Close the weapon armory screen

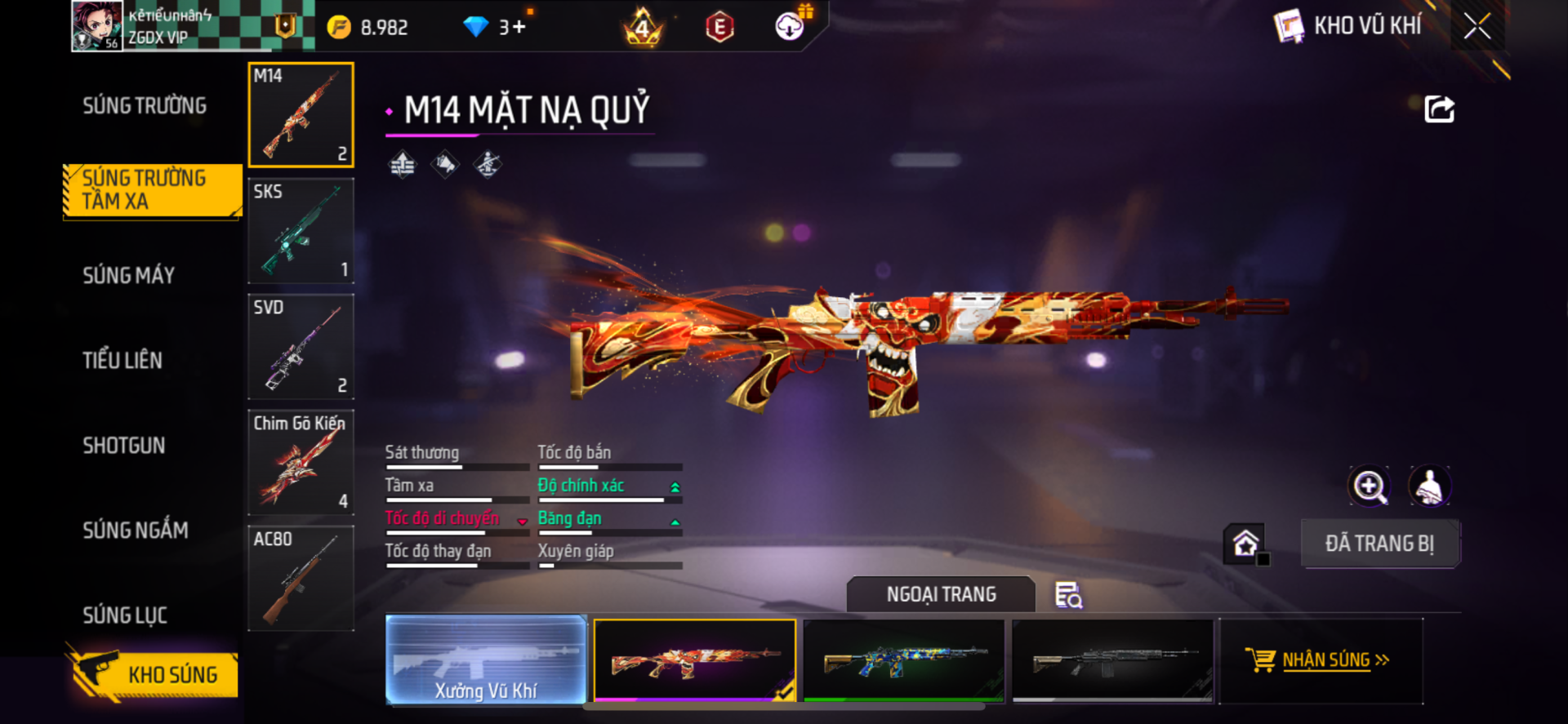[1477, 26]
